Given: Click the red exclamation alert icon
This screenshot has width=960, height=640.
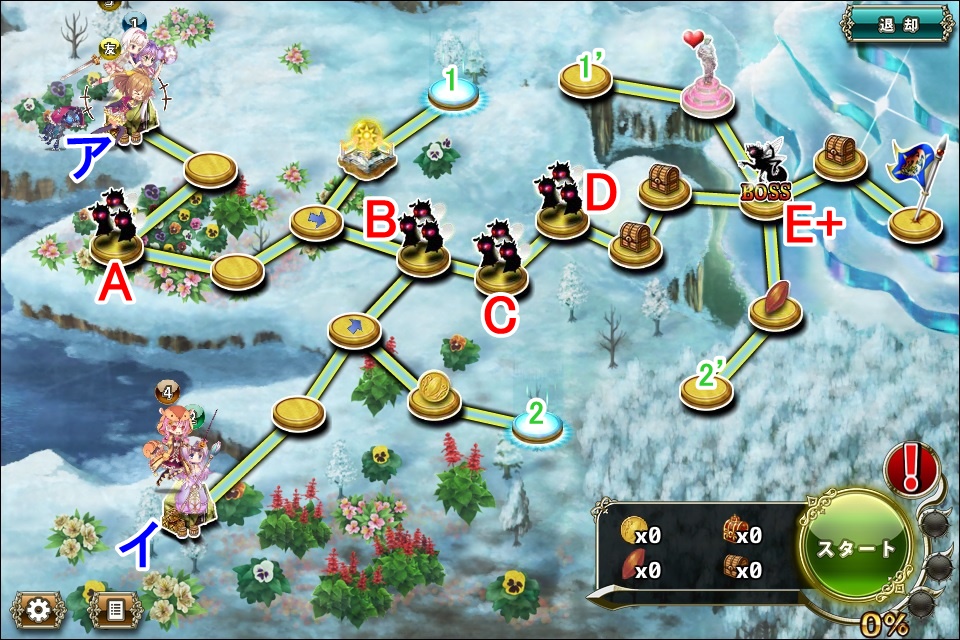Looking at the screenshot, I should [912, 469].
